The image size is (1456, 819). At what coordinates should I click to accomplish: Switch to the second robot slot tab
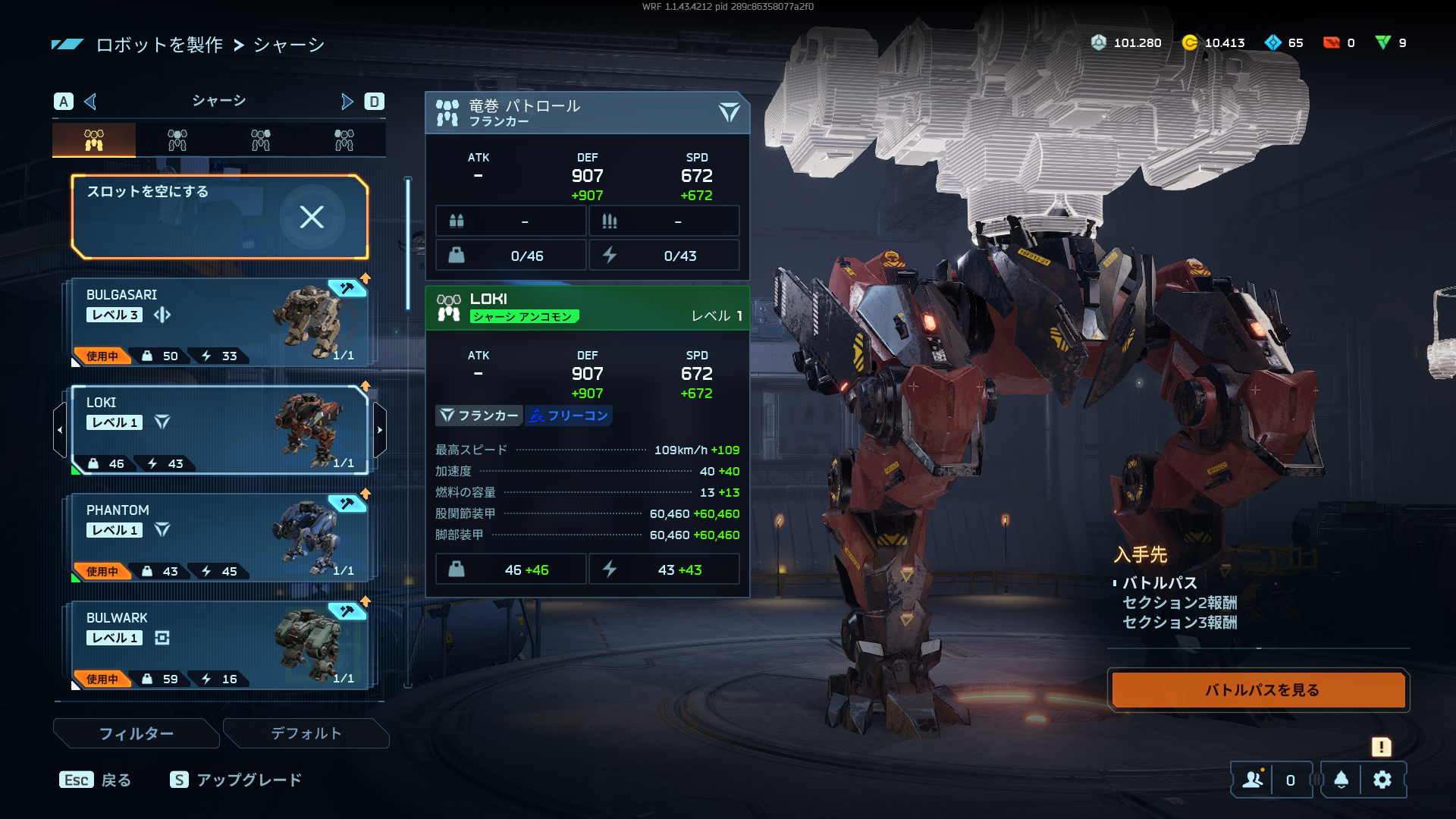point(177,140)
